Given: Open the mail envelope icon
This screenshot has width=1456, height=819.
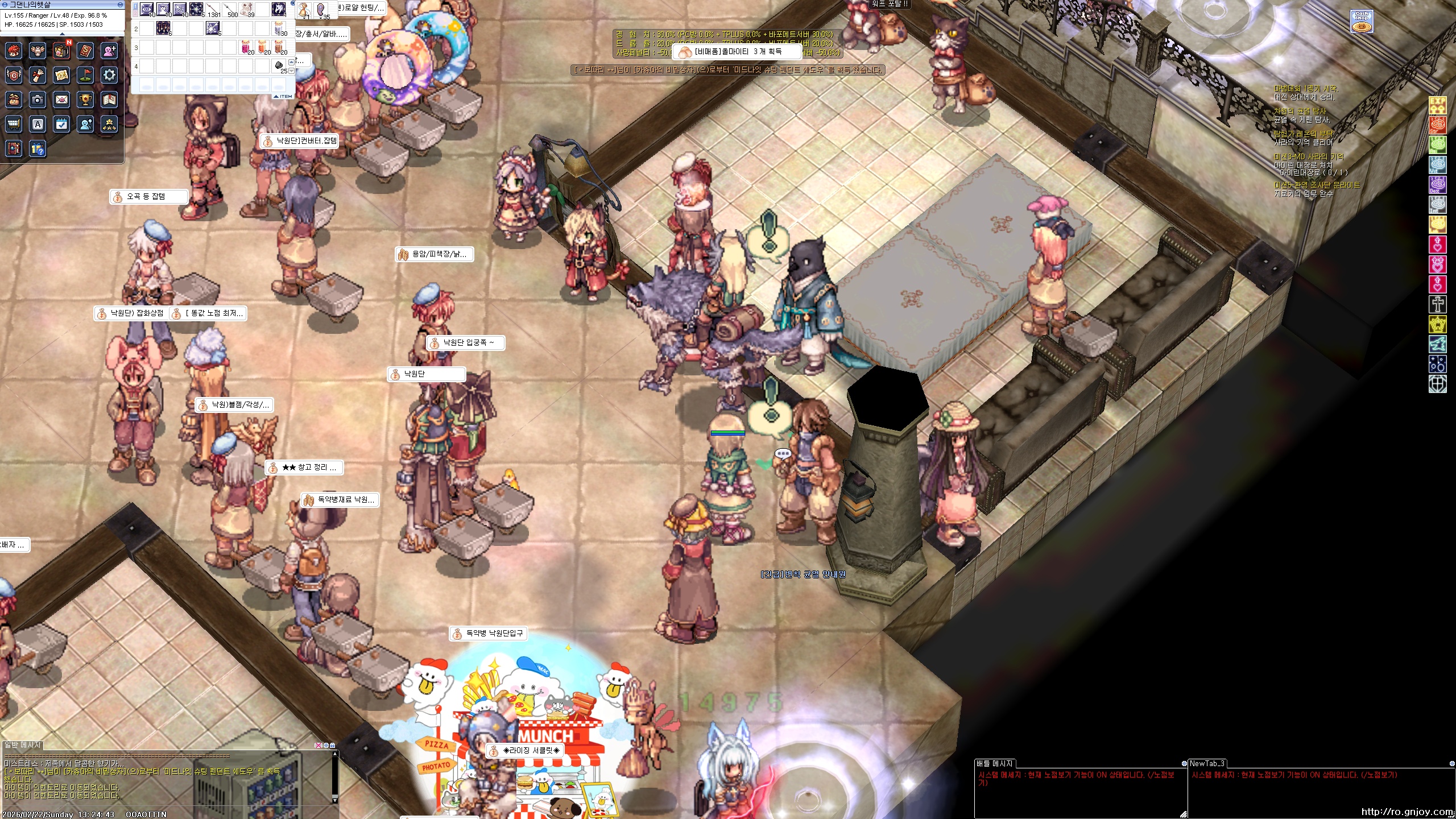Looking at the screenshot, I should coord(61,100).
